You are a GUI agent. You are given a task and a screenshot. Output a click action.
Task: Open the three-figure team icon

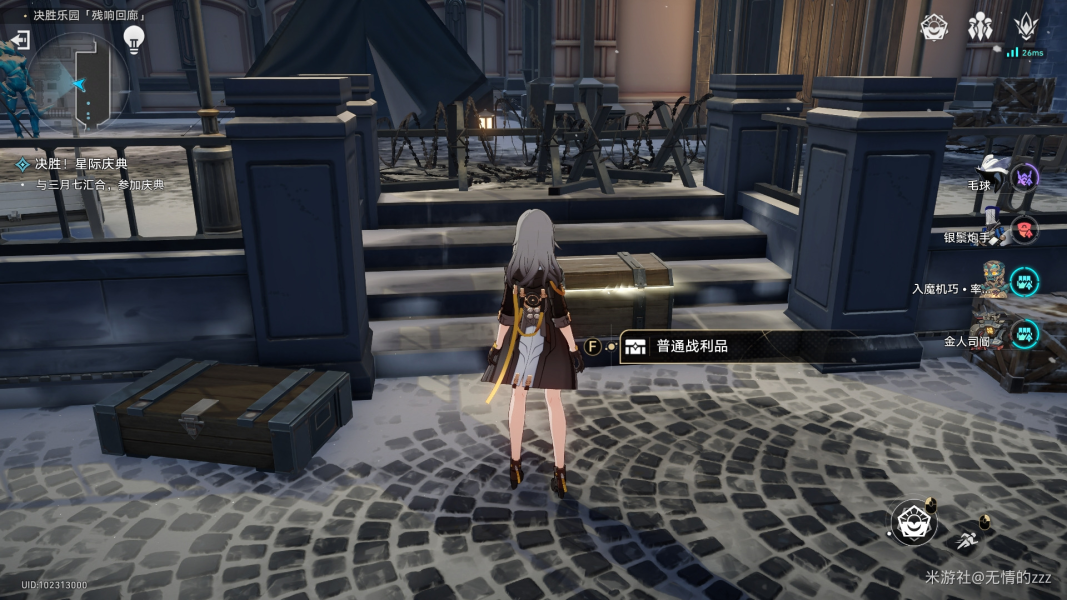coord(980,28)
